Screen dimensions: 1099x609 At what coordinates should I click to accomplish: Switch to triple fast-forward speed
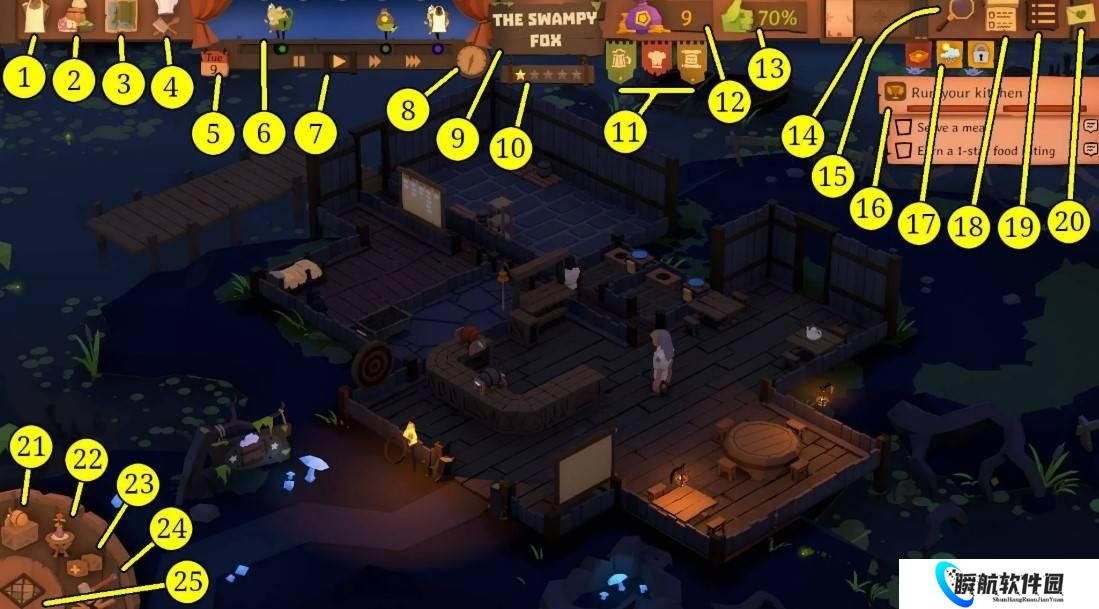(x=413, y=61)
